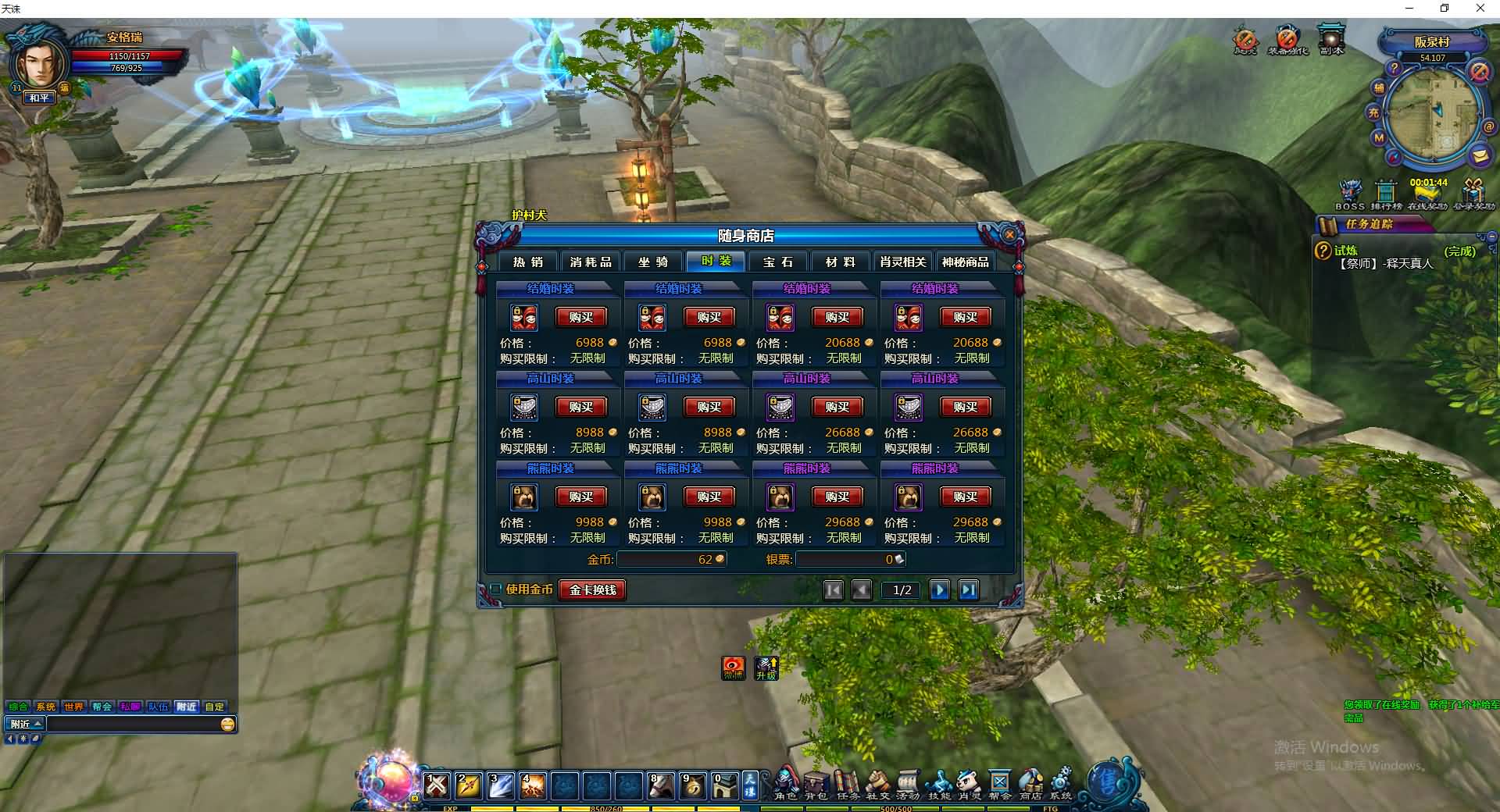This screenshot has width=1500, height=812.
Task: Activate the crossed swords skill in slot 1
Action: pyautogui.click(x=437, y=785)
